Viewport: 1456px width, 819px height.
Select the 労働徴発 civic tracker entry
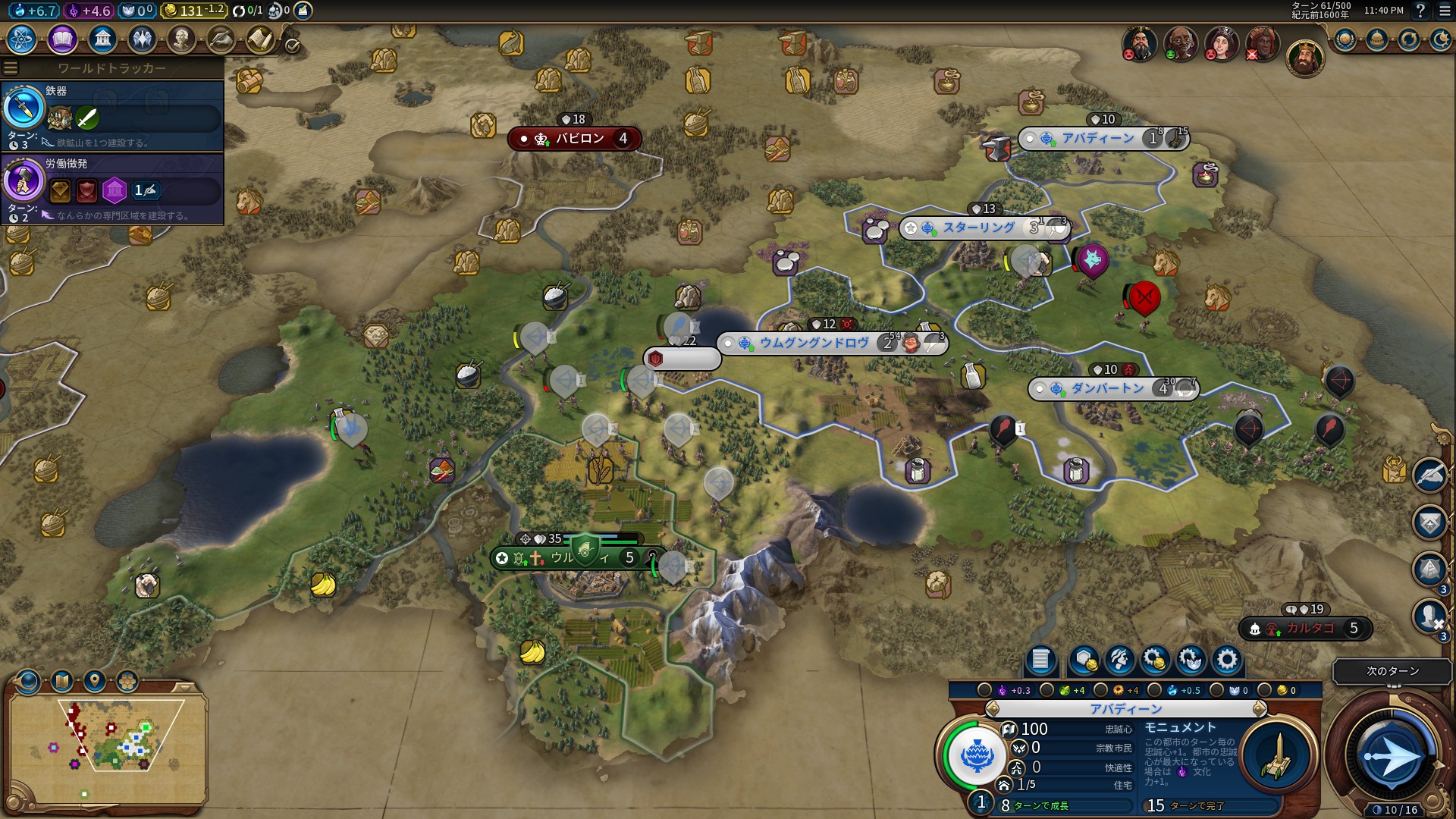(x=112, y=188)
